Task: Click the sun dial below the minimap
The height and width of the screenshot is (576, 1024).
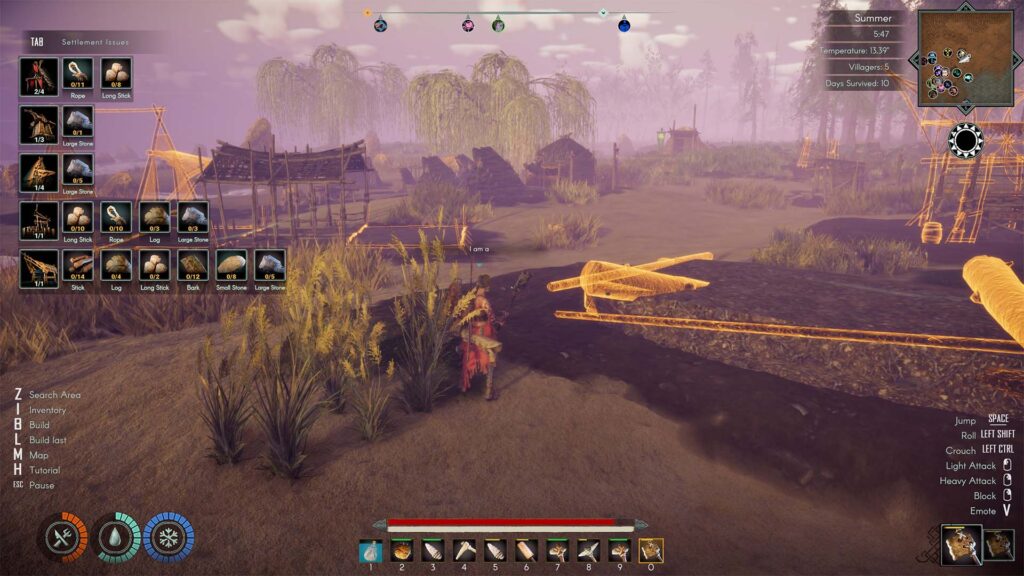Action: [x=965, y=140]
